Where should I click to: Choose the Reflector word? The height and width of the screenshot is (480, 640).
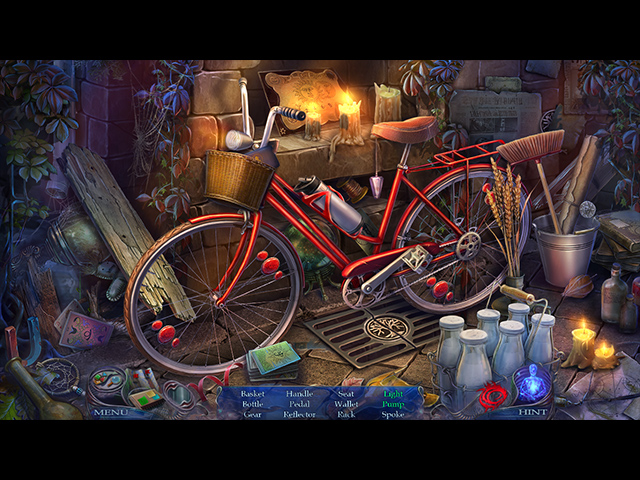click(x=299, y=414)
